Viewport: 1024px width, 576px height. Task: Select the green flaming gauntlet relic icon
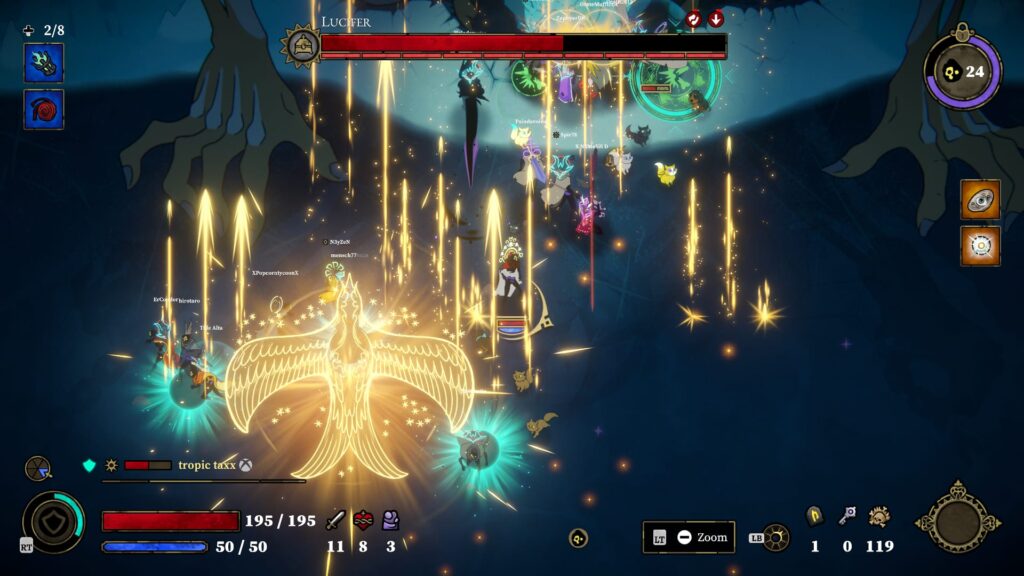click(x=44, y=63)
